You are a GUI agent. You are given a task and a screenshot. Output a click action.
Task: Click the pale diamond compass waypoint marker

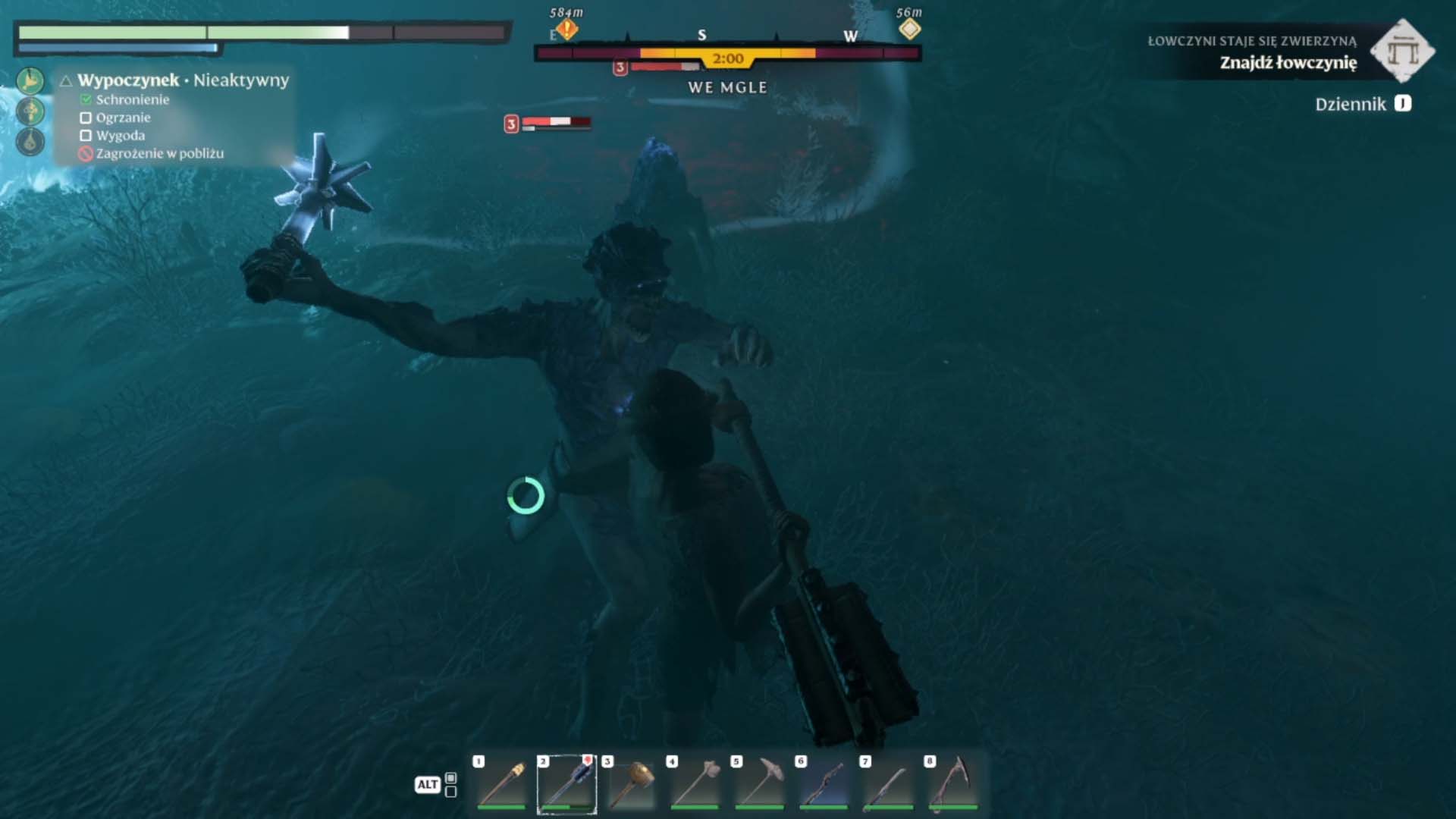click(x=909, y=30)
